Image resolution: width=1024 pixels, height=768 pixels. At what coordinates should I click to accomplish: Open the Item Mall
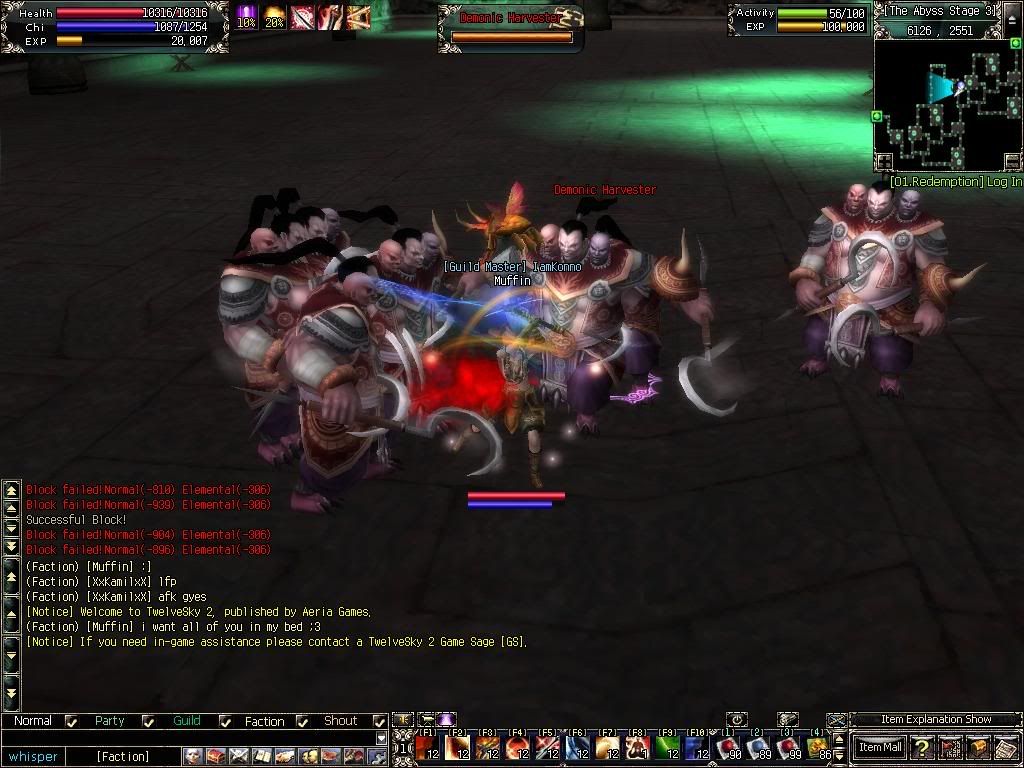coord(880,747)
